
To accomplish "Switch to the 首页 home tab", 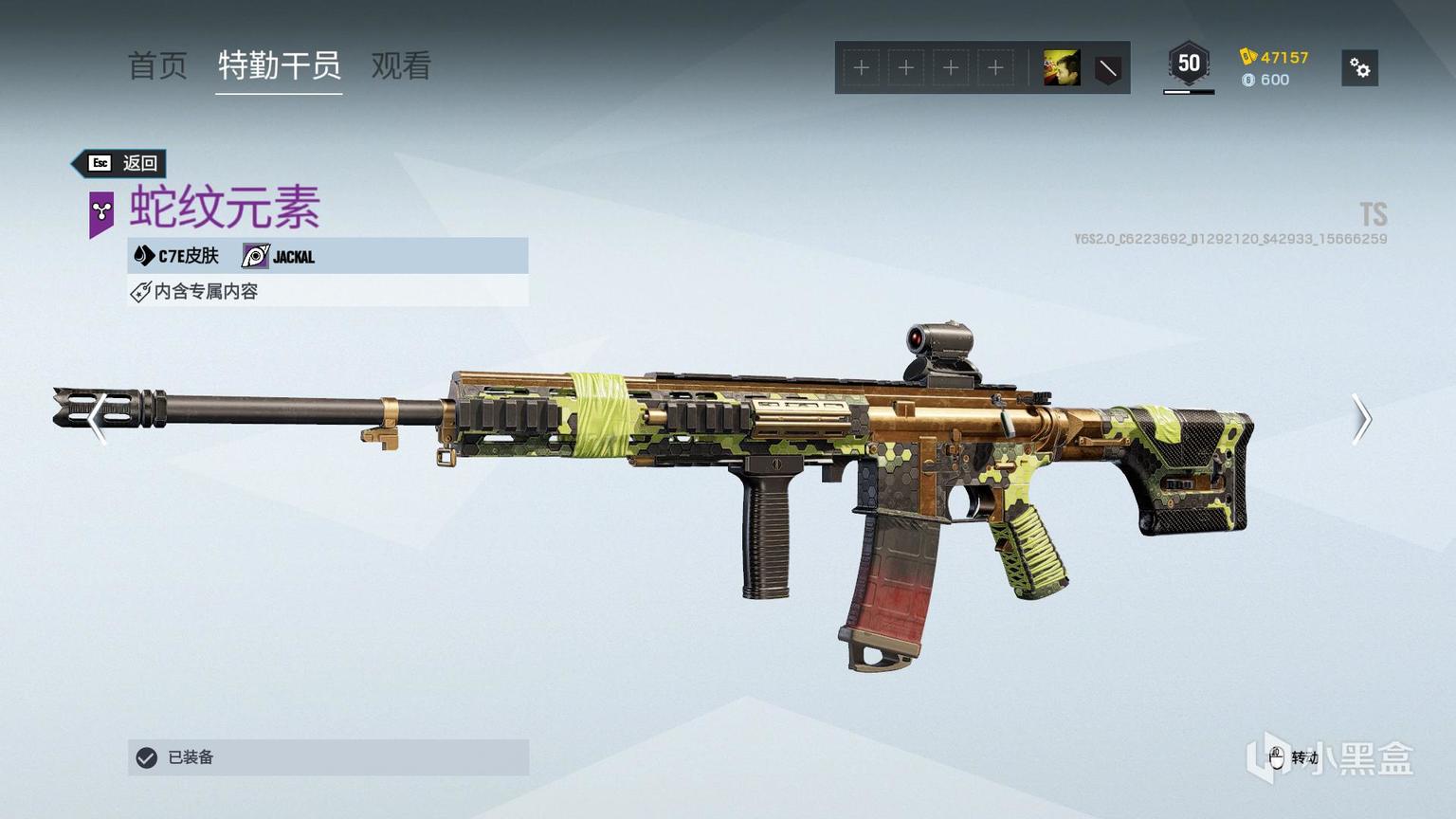I will 157,65.
